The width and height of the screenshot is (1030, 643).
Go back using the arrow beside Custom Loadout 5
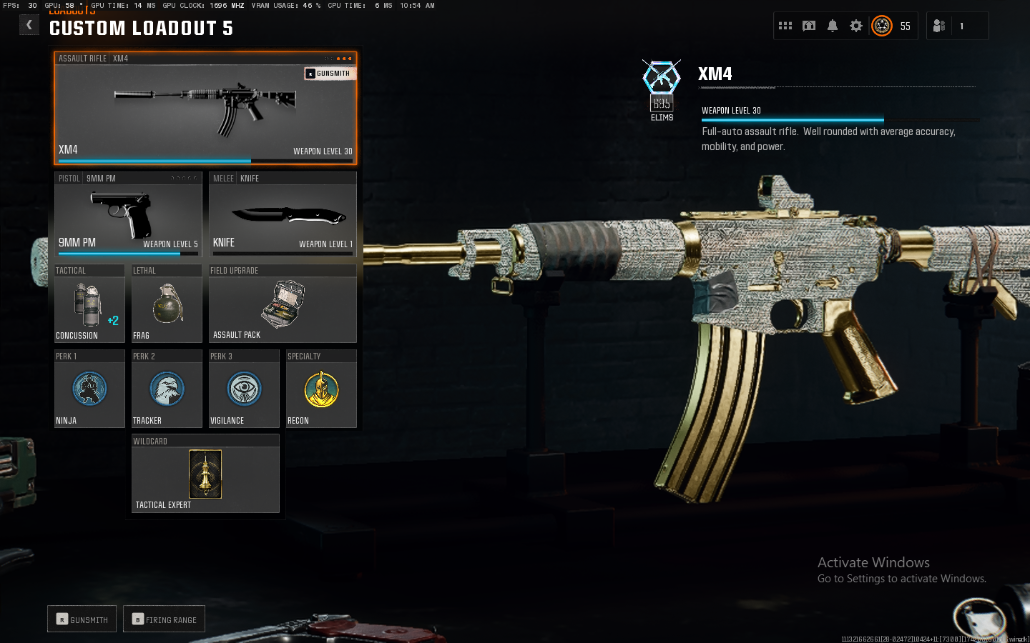[29, 26]
